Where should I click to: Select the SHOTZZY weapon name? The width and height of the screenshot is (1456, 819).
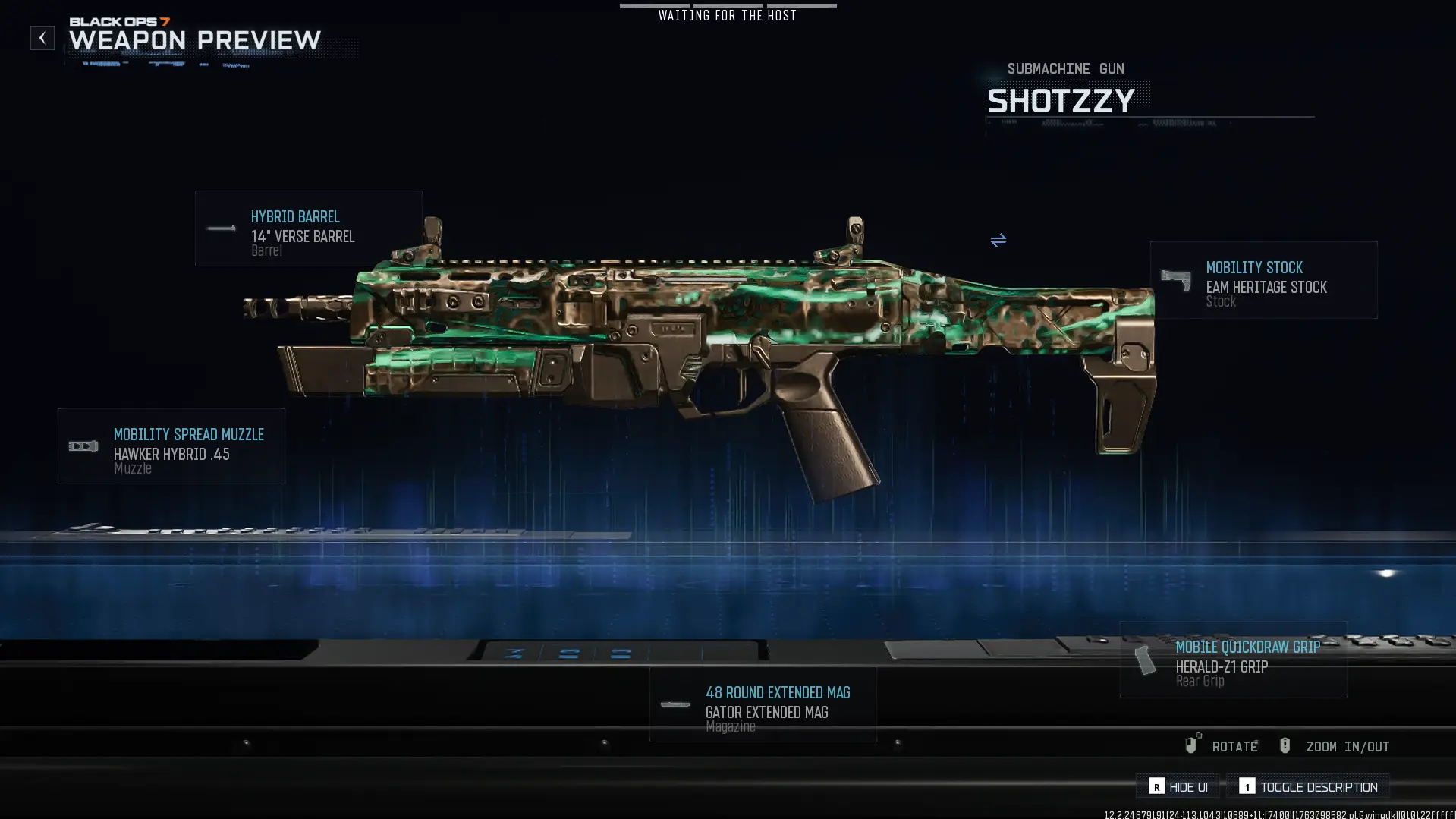1061,99
